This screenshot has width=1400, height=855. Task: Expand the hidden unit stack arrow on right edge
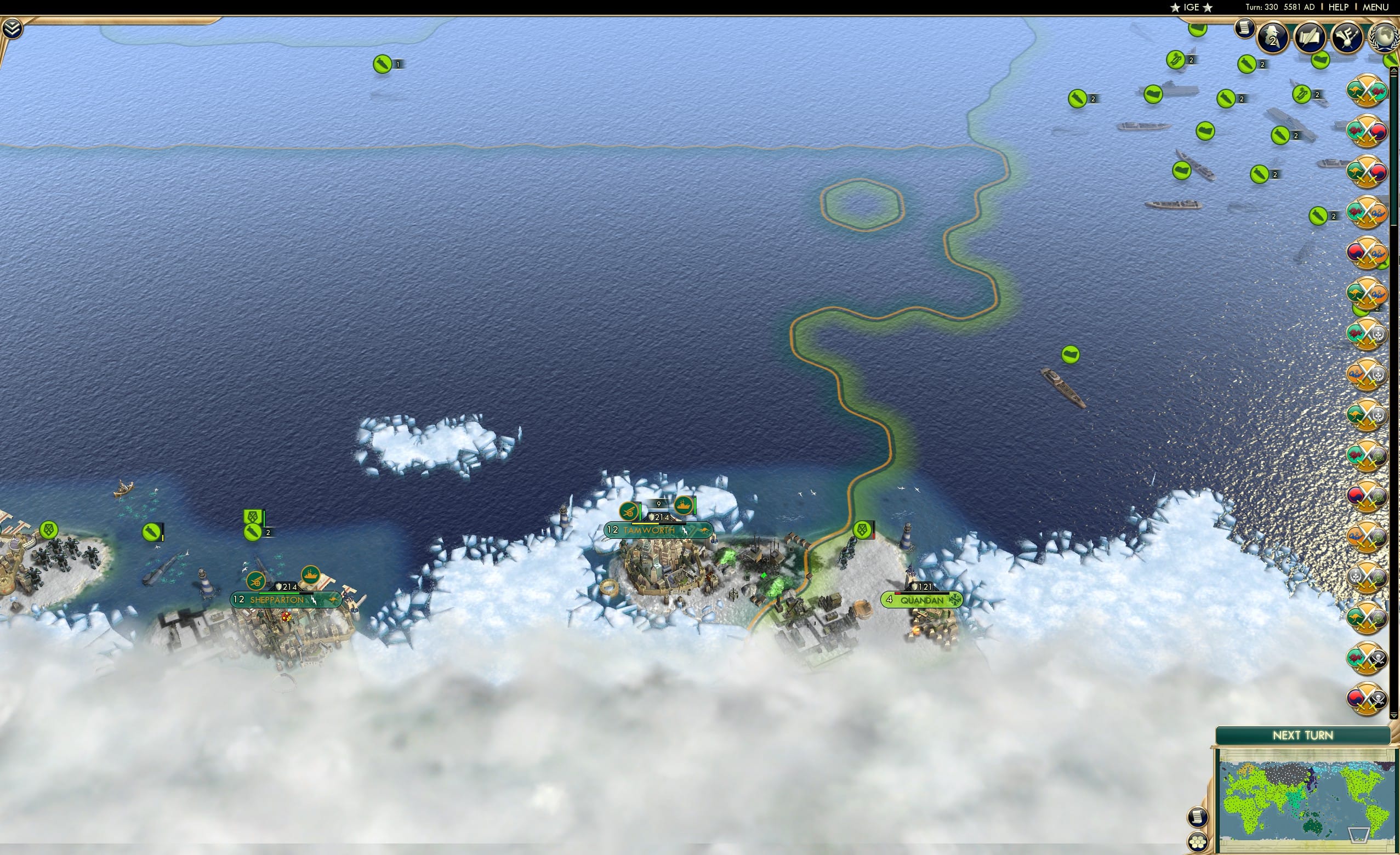(x=1393, y=70)
